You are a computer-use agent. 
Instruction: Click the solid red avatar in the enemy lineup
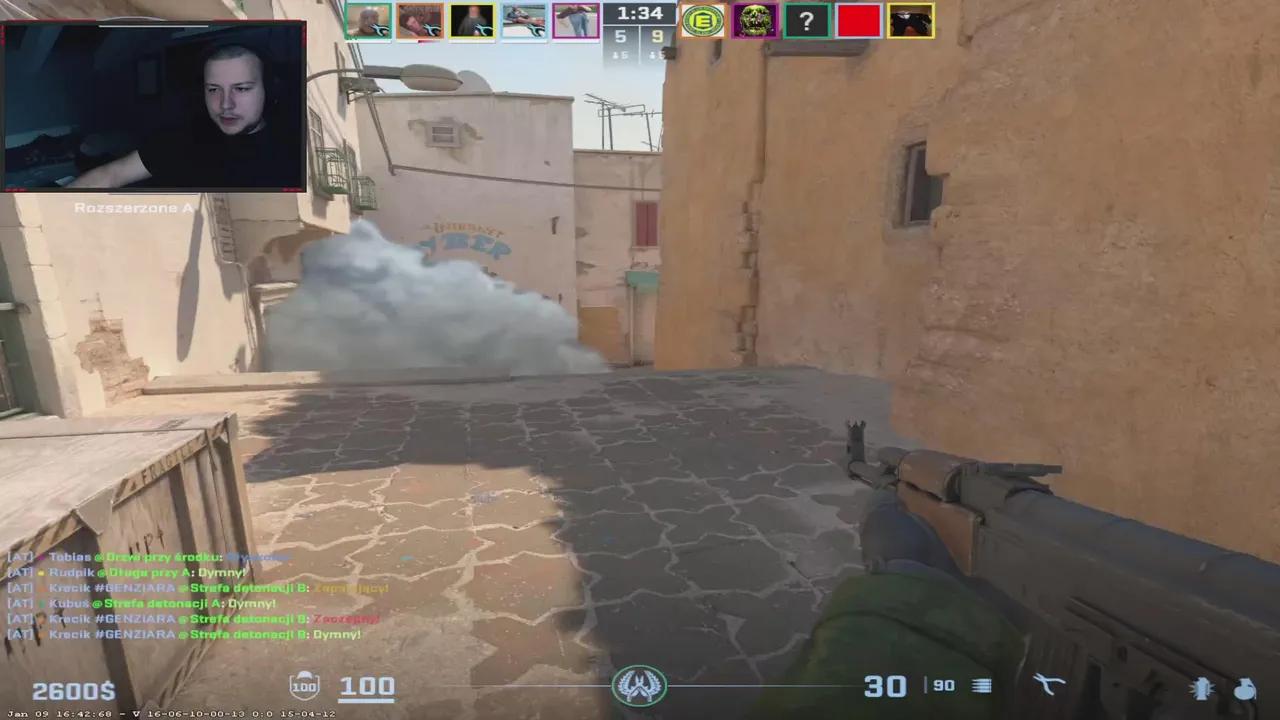(x=859, y=20)
